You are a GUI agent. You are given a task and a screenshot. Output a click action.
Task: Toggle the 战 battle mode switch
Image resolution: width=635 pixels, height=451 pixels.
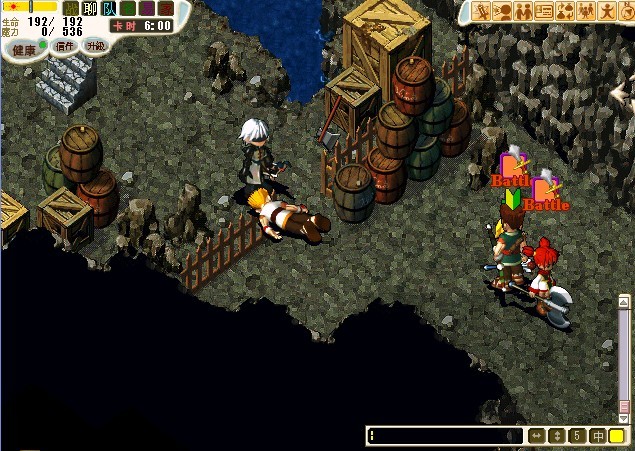[70, 9]
